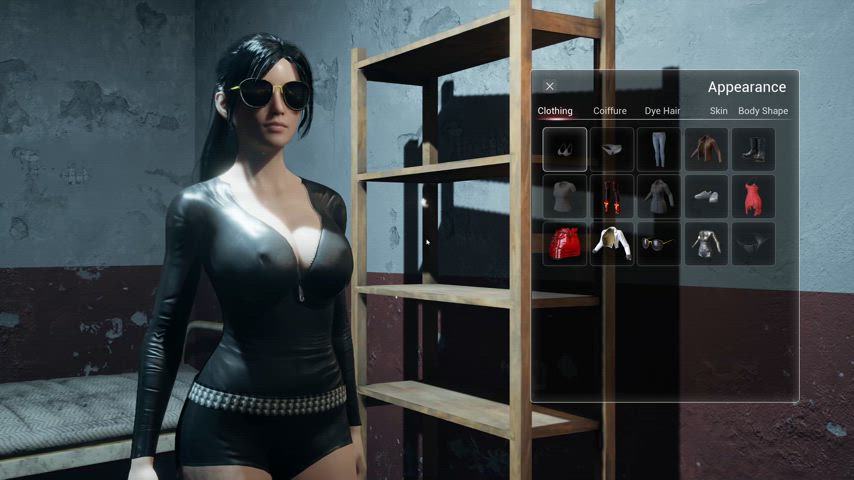Open the Coiffure tab

610,111
